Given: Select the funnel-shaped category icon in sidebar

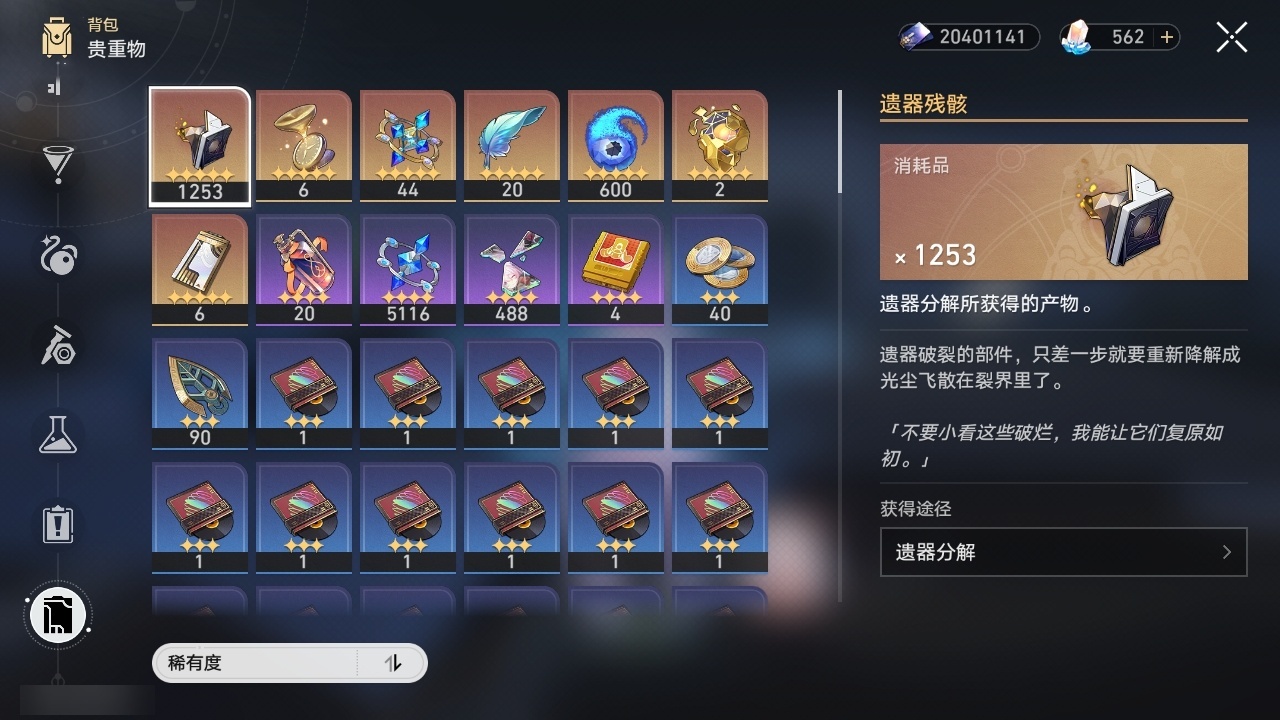Looking at the screenshot, I should [57, 163].
